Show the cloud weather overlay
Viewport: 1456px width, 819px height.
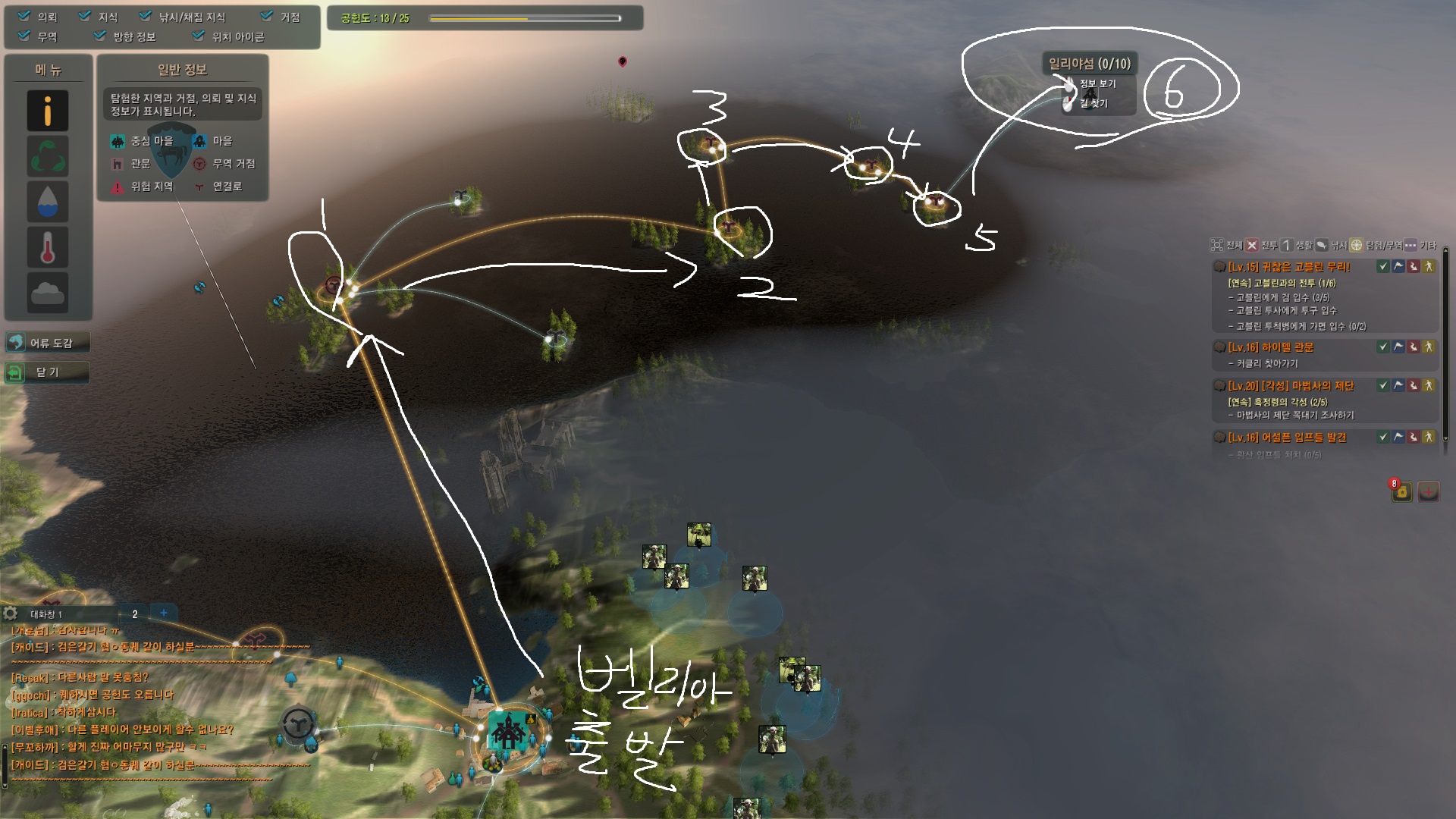tap(48, 292)
